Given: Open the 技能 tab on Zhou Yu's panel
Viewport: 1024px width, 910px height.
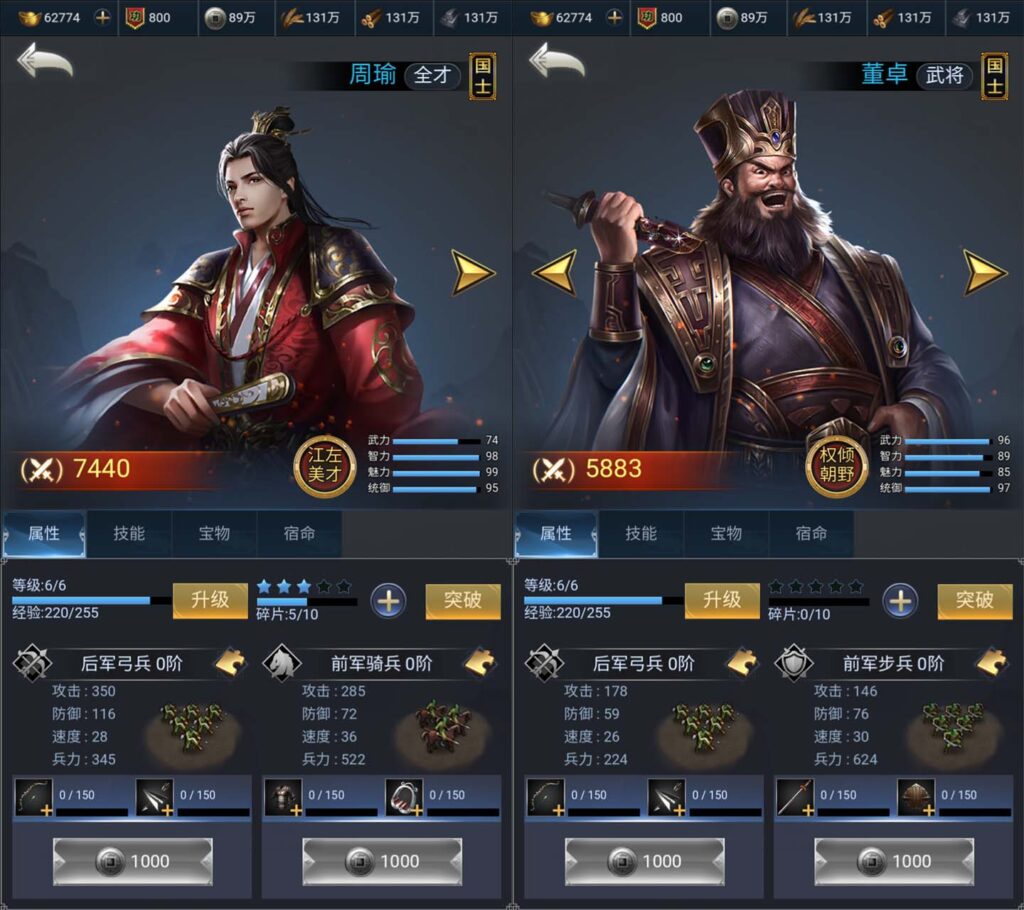Looking at the screenshot, I should (x=129, y=534).
